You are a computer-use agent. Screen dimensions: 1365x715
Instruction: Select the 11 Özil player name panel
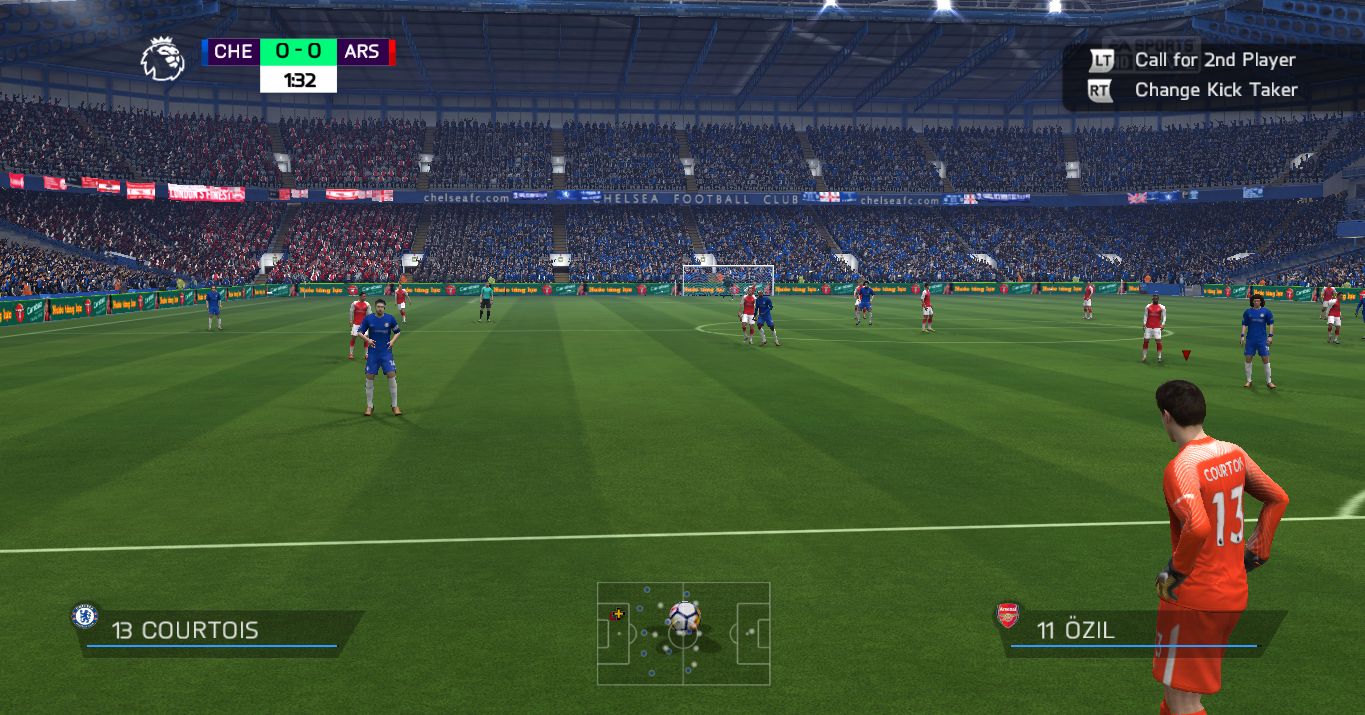1140,631
